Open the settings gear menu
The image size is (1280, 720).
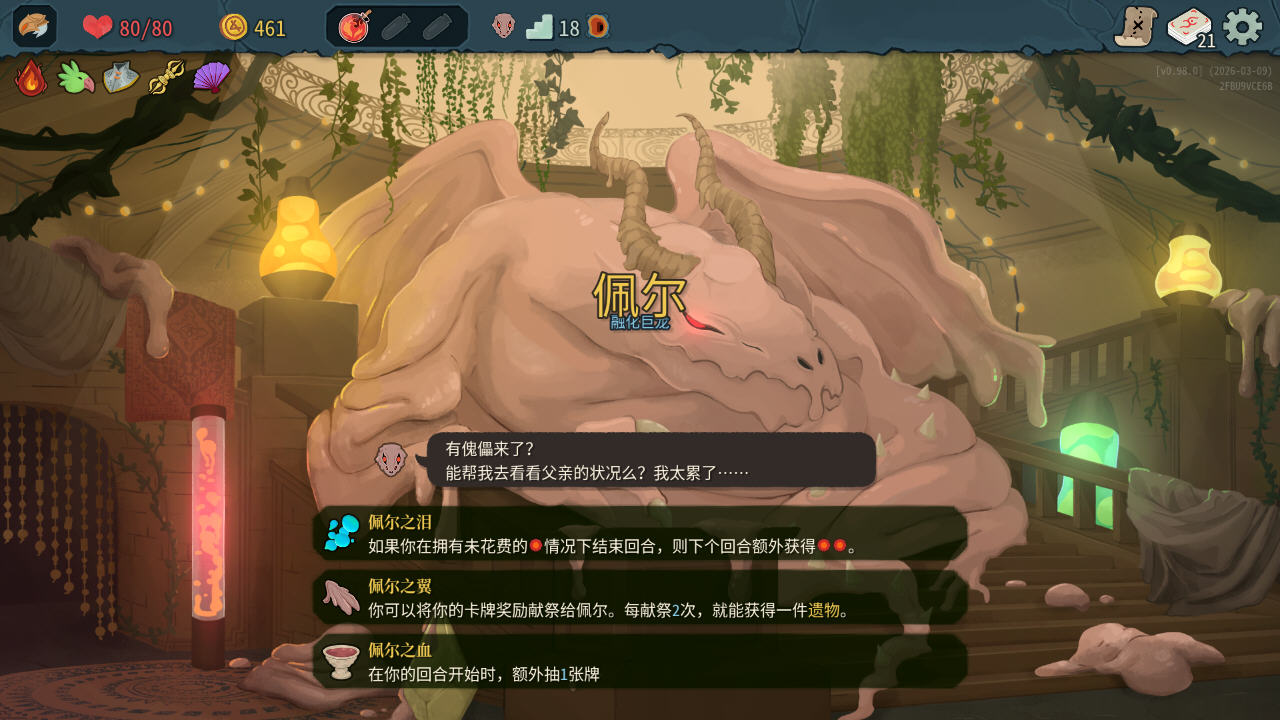pyautogui.click(x=1243, y=28)
